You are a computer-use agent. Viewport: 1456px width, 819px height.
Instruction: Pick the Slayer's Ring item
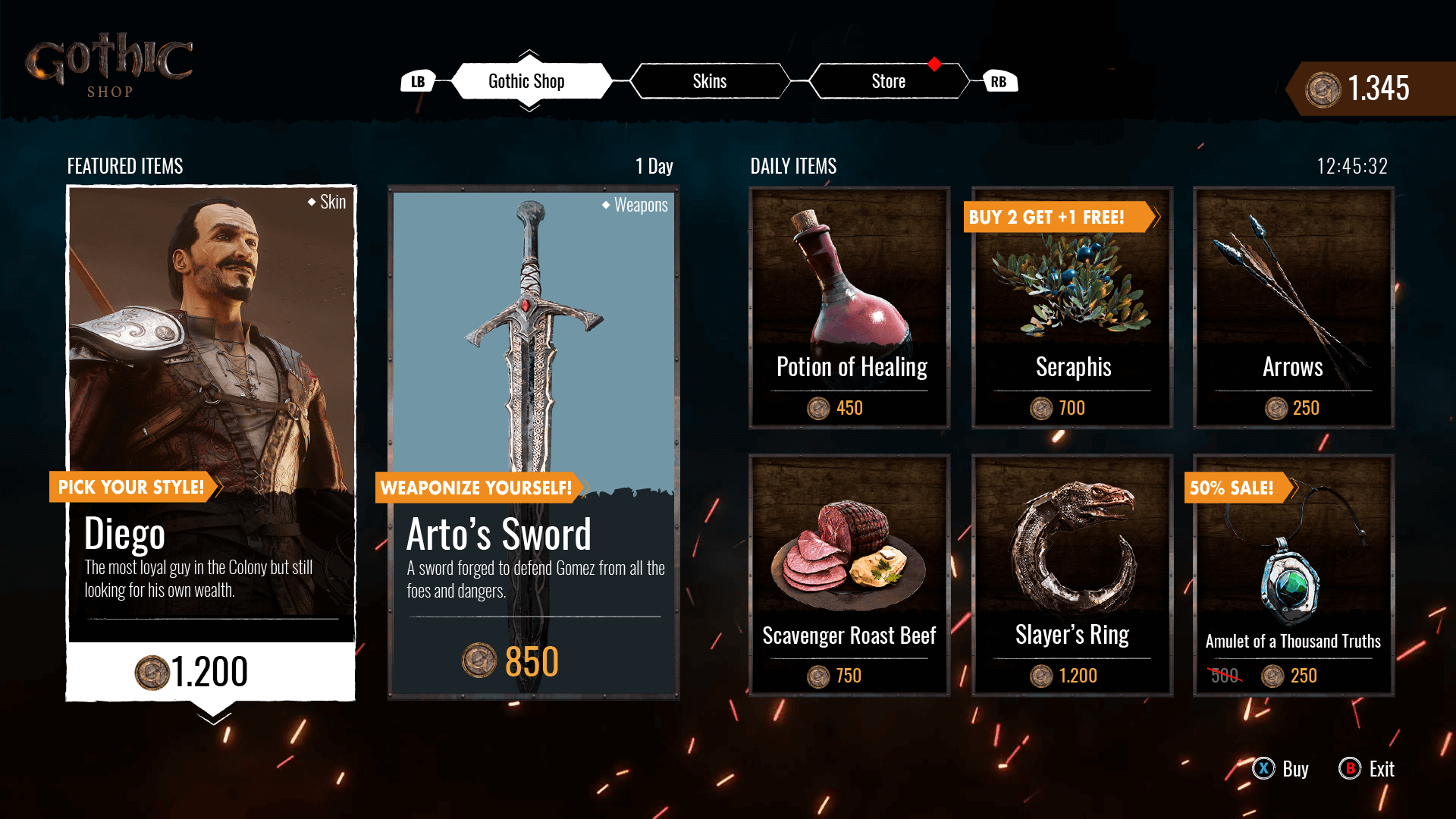point(1072,575)
